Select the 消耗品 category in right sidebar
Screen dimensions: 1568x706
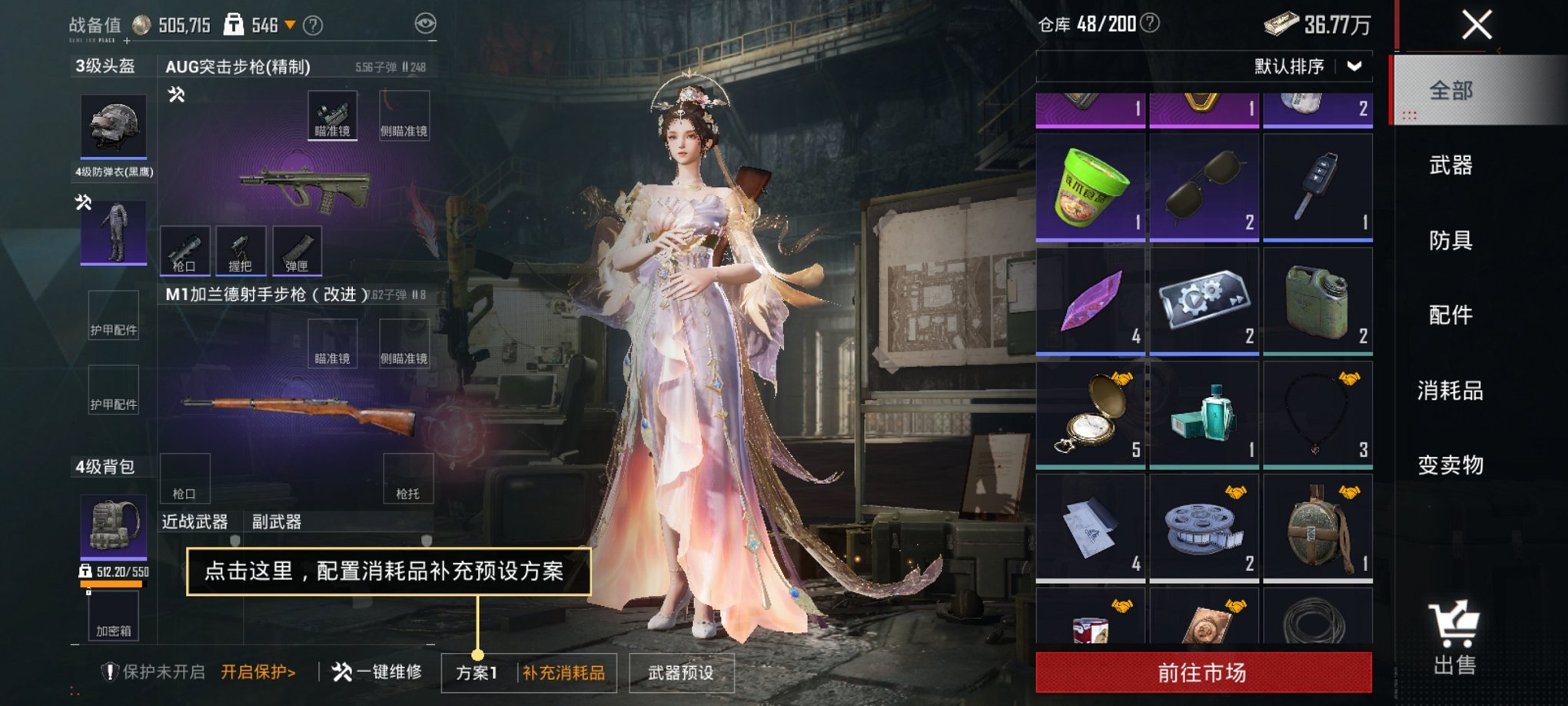click(x=1449, y=390)
